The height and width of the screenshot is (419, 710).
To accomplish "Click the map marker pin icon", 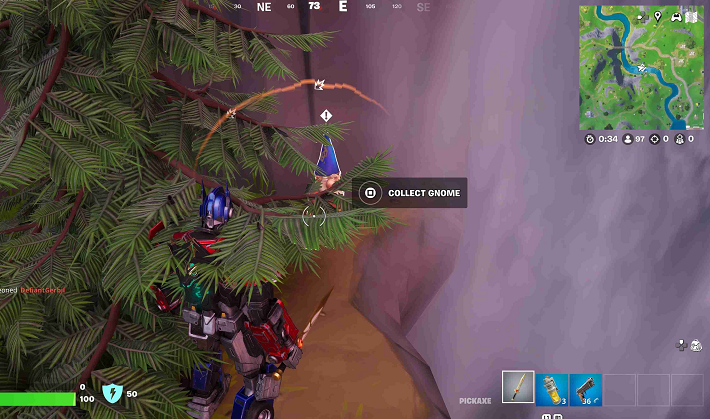I will (658, 16).
